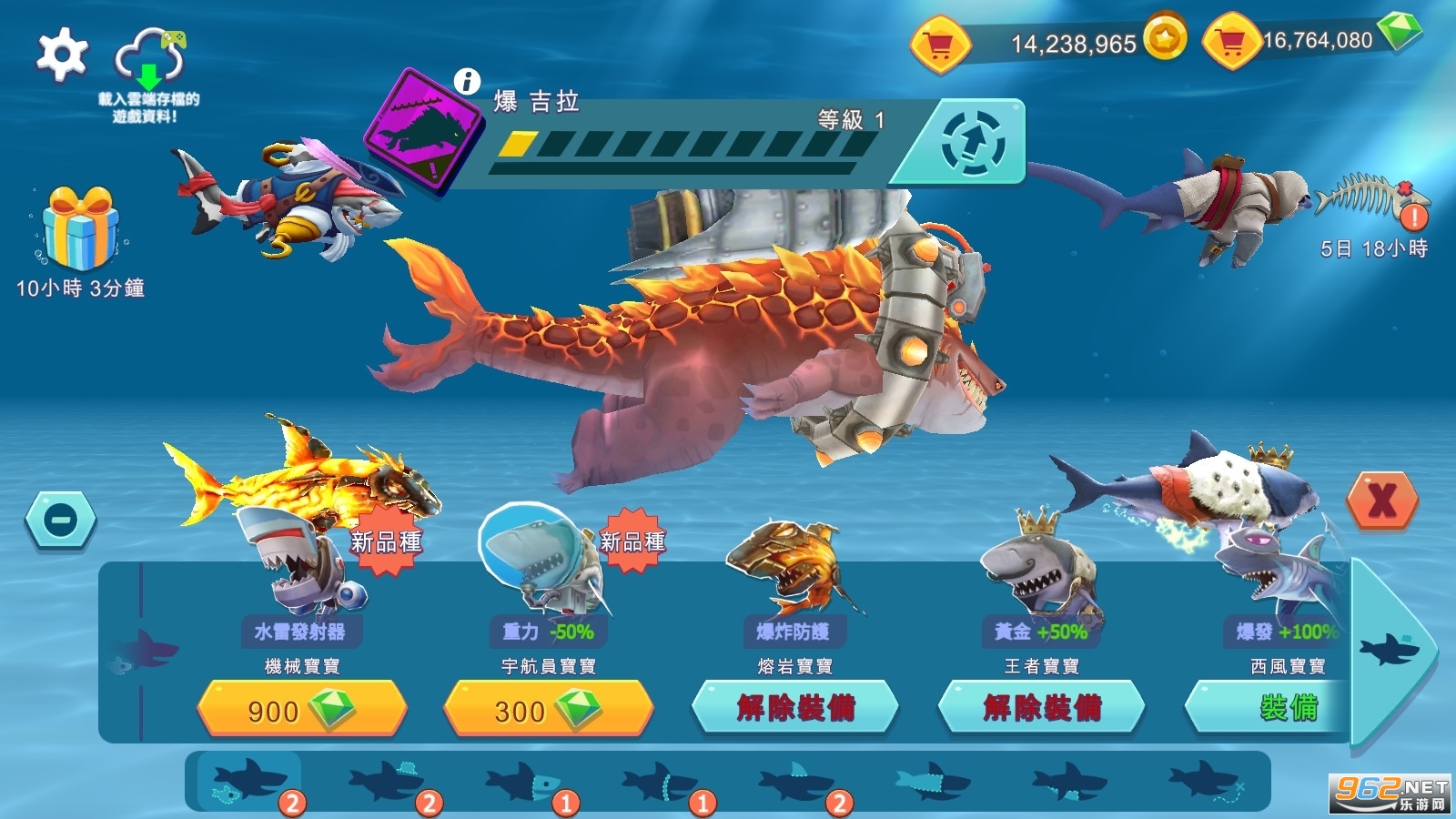
Task: Unequip the King Baby shark
Action: 1041,707
